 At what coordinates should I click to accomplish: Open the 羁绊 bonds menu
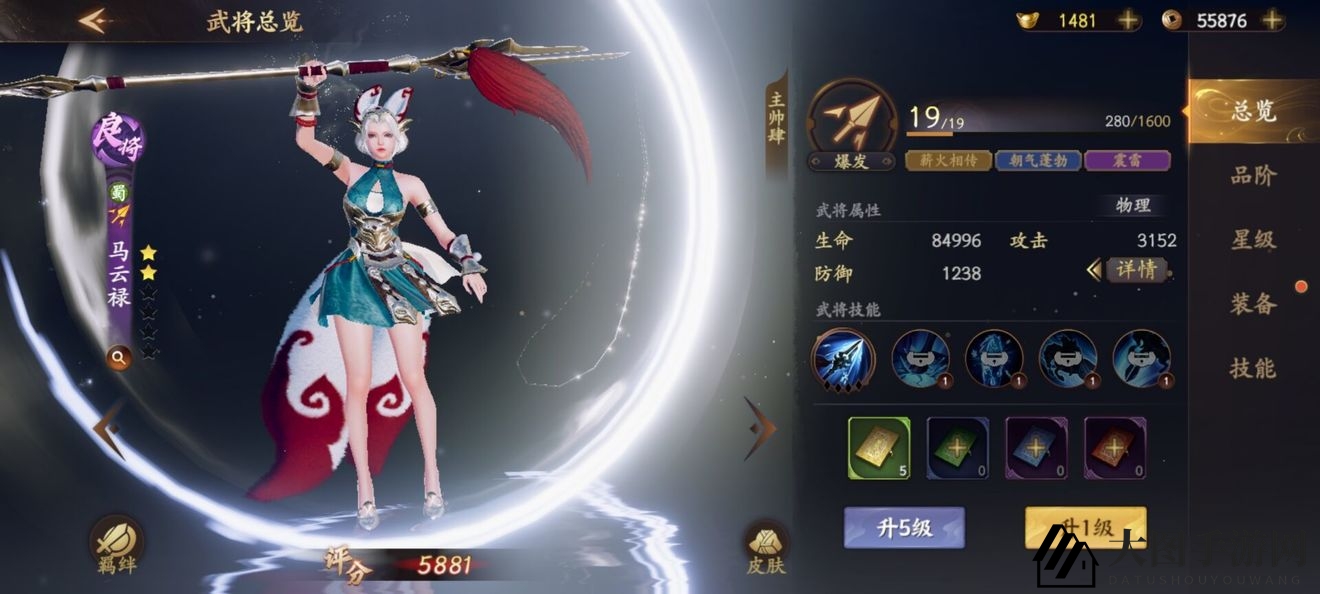click(117, 547)
